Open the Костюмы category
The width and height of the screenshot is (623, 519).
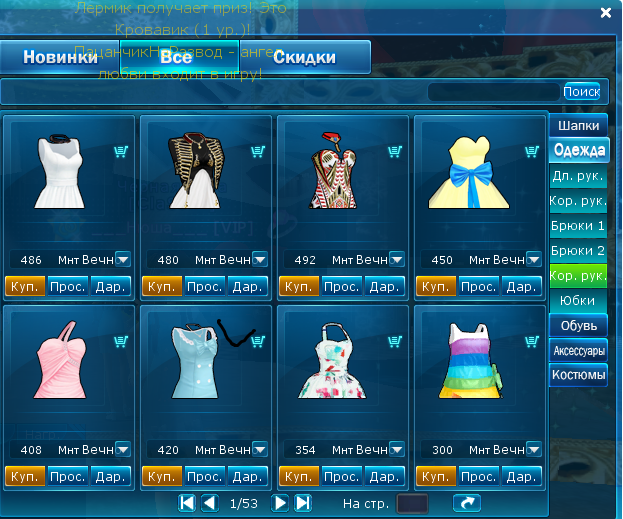pos(579,376)
